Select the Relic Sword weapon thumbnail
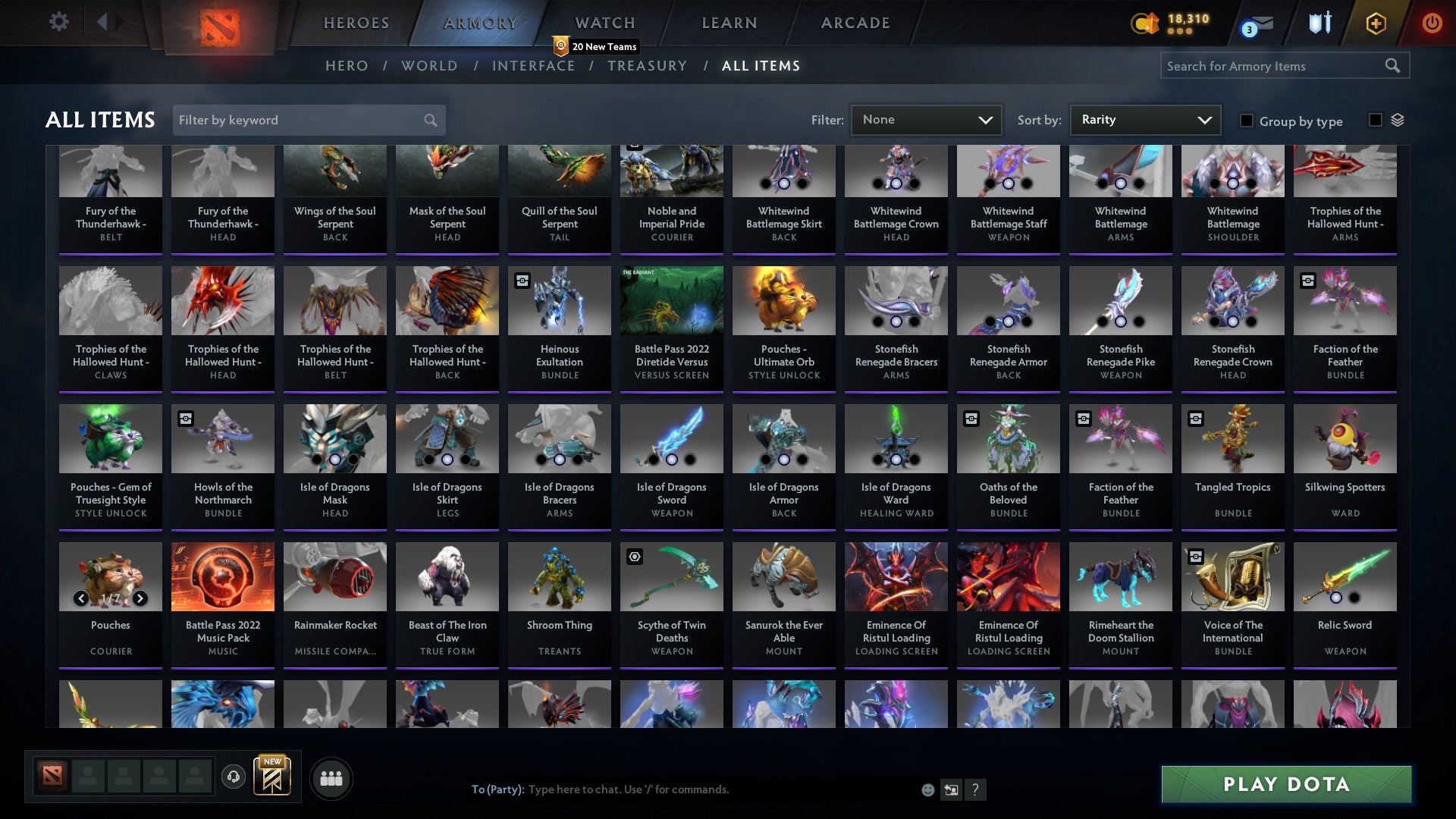Image resolution: width=1456 pixels, height=819 pixels. tap(1345, 576)
